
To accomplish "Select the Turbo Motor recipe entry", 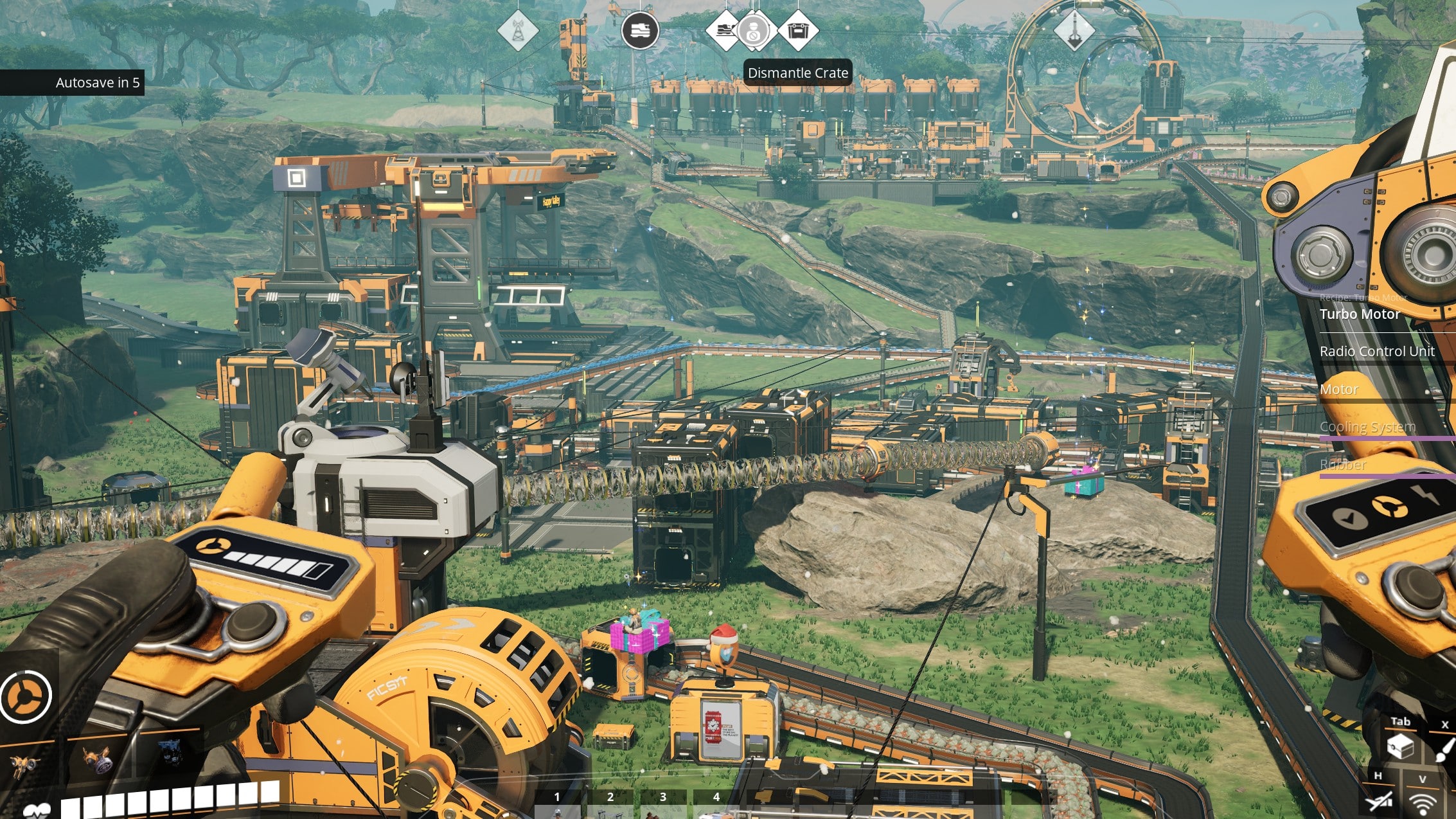I will (x=1359, y=314).
